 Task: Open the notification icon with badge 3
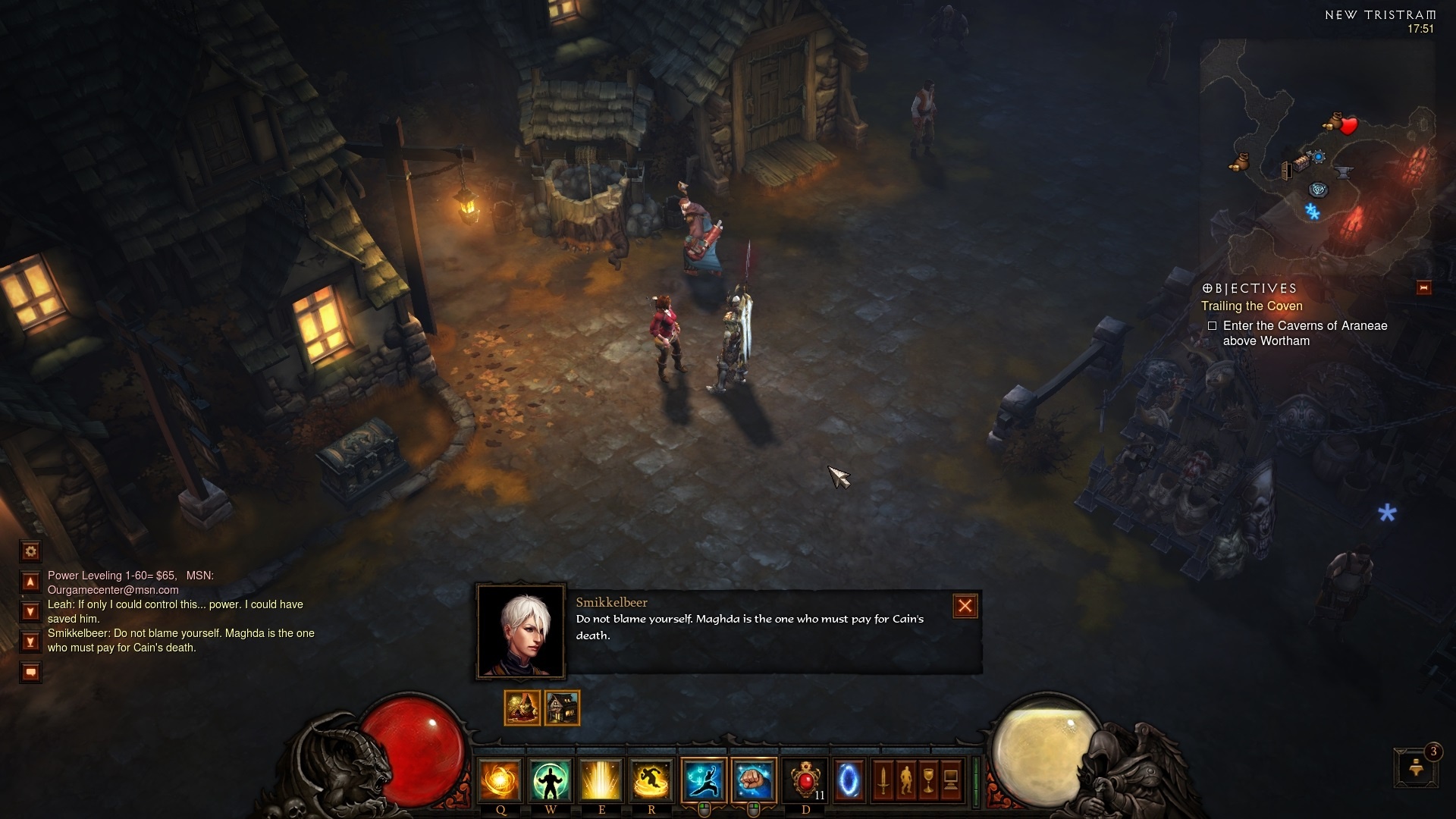[x=1415, y=767]
